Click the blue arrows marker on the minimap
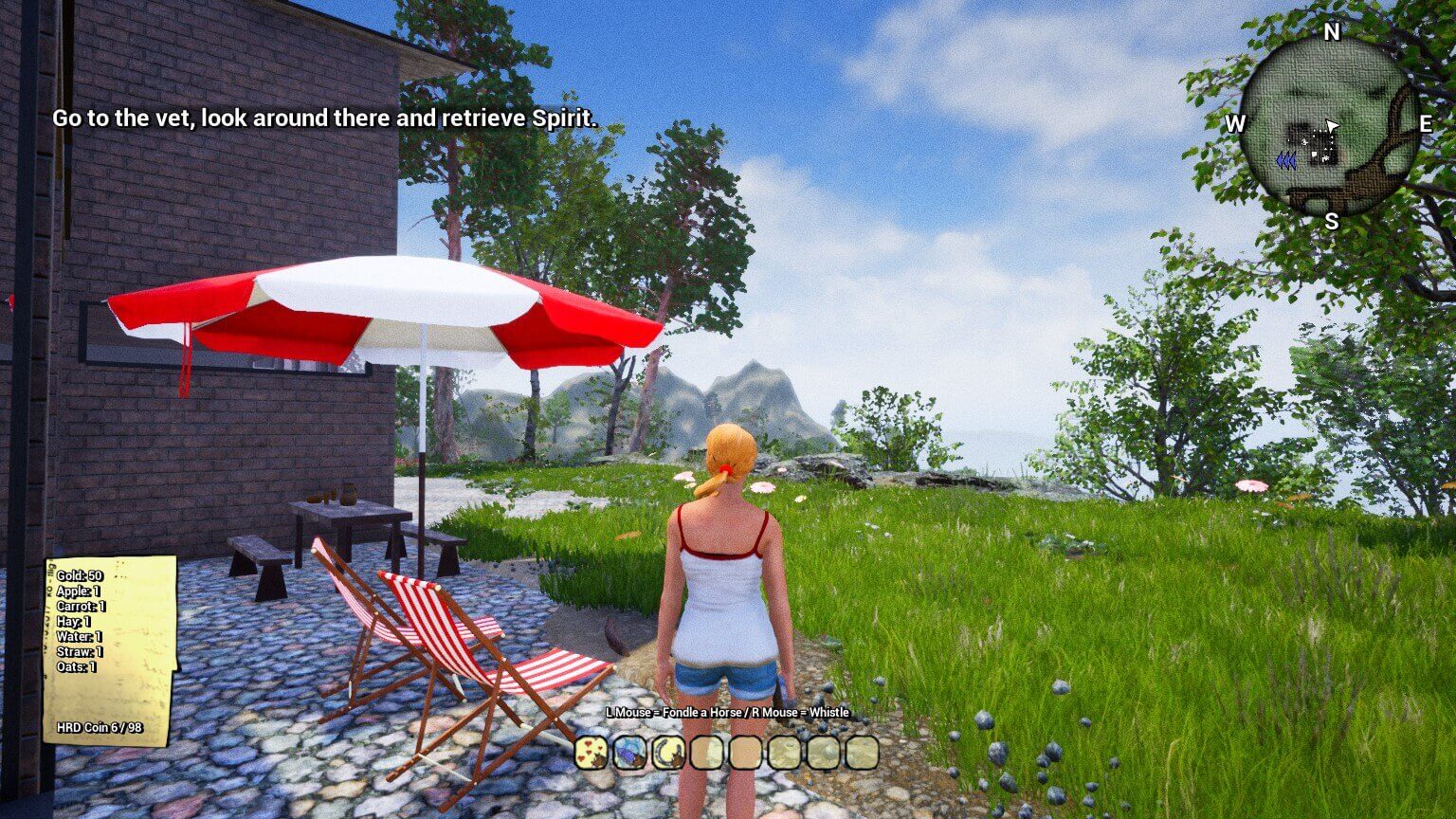This screenshot has height=819, width=1456. [1285, 161]
